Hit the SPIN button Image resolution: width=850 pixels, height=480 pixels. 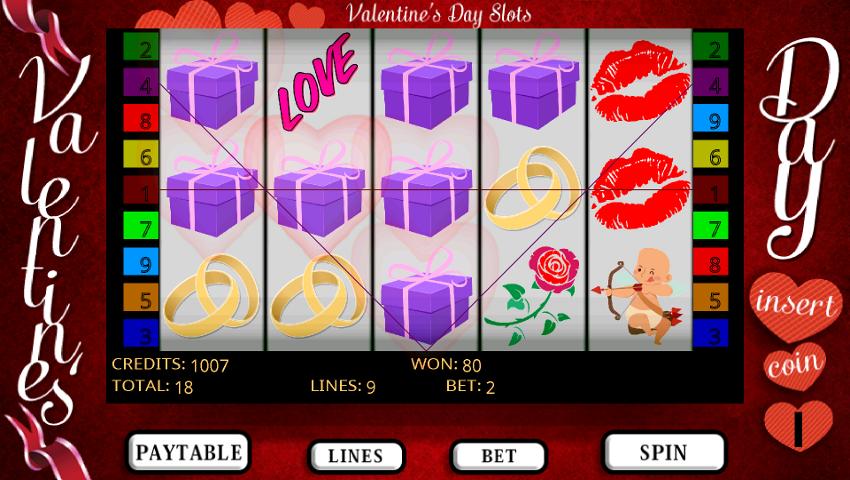click(664, 452)
